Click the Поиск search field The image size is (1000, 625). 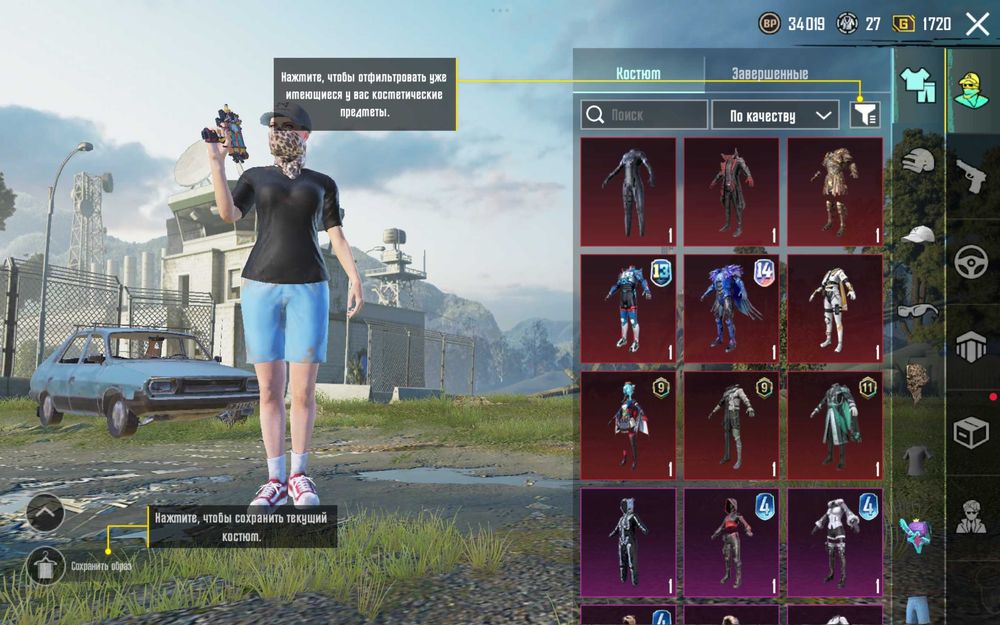tap(644, 115)
